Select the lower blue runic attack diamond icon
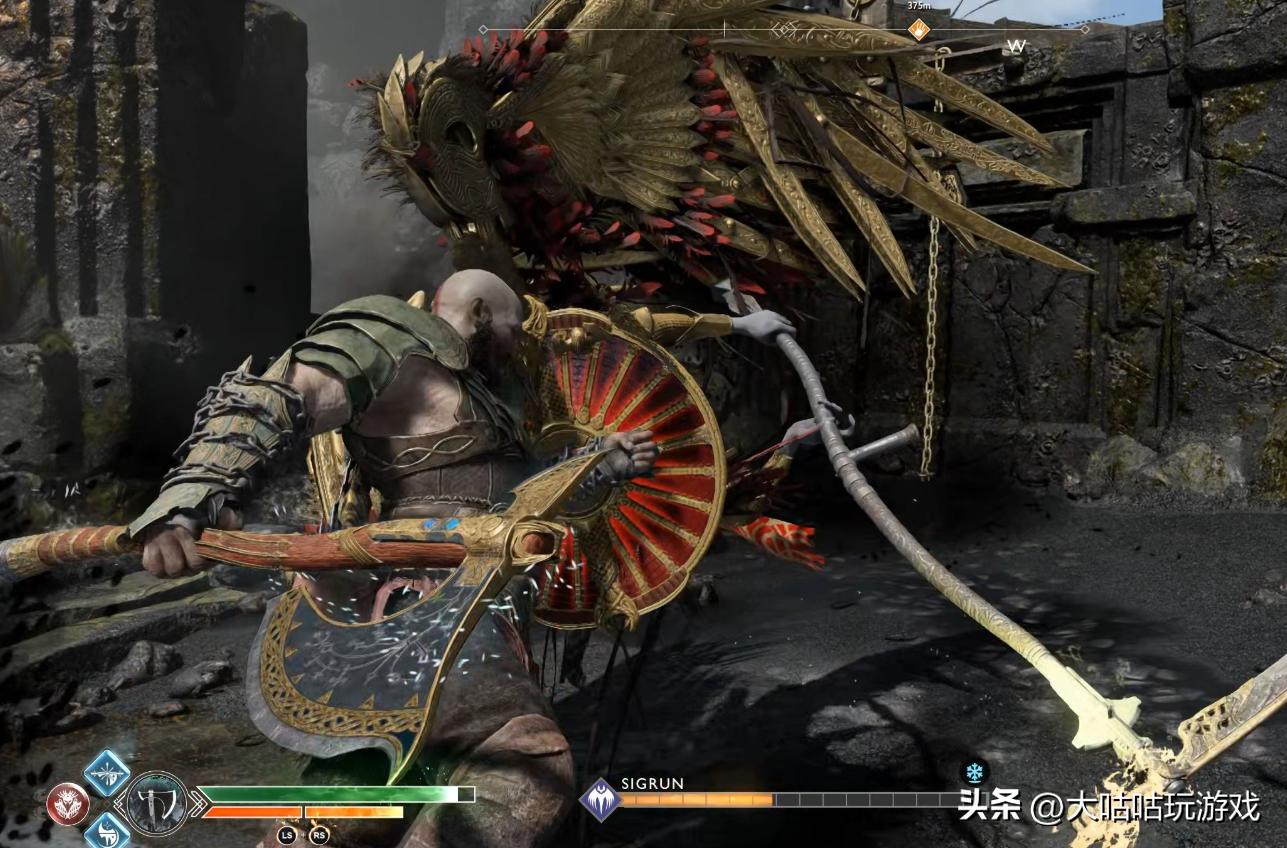 pyautogui.click(x=109, y=834)
